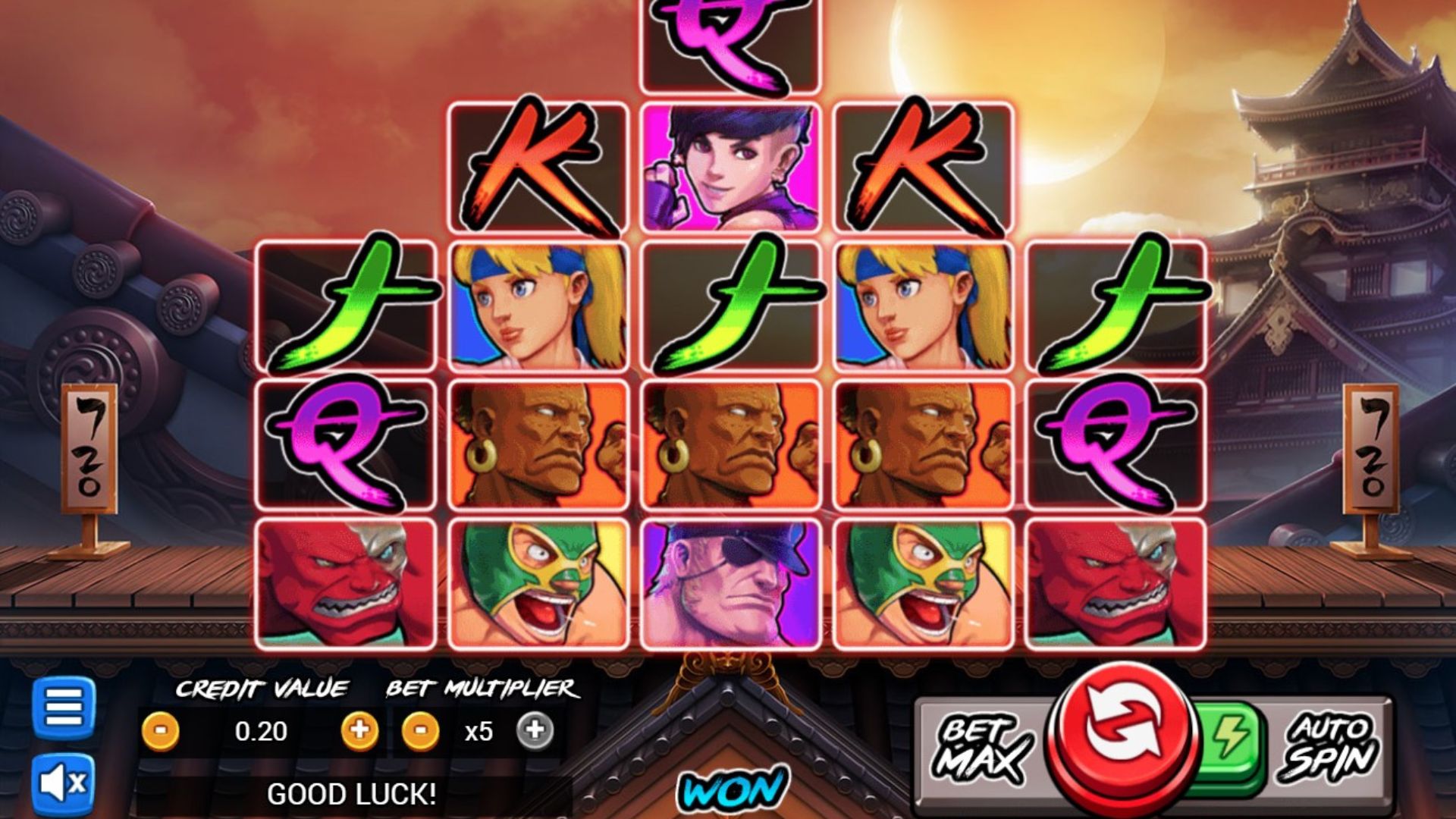The height and width of the screenshot is (819, 1456).
Task: Open the blue hamburger menu
Action: click(64, 708)
